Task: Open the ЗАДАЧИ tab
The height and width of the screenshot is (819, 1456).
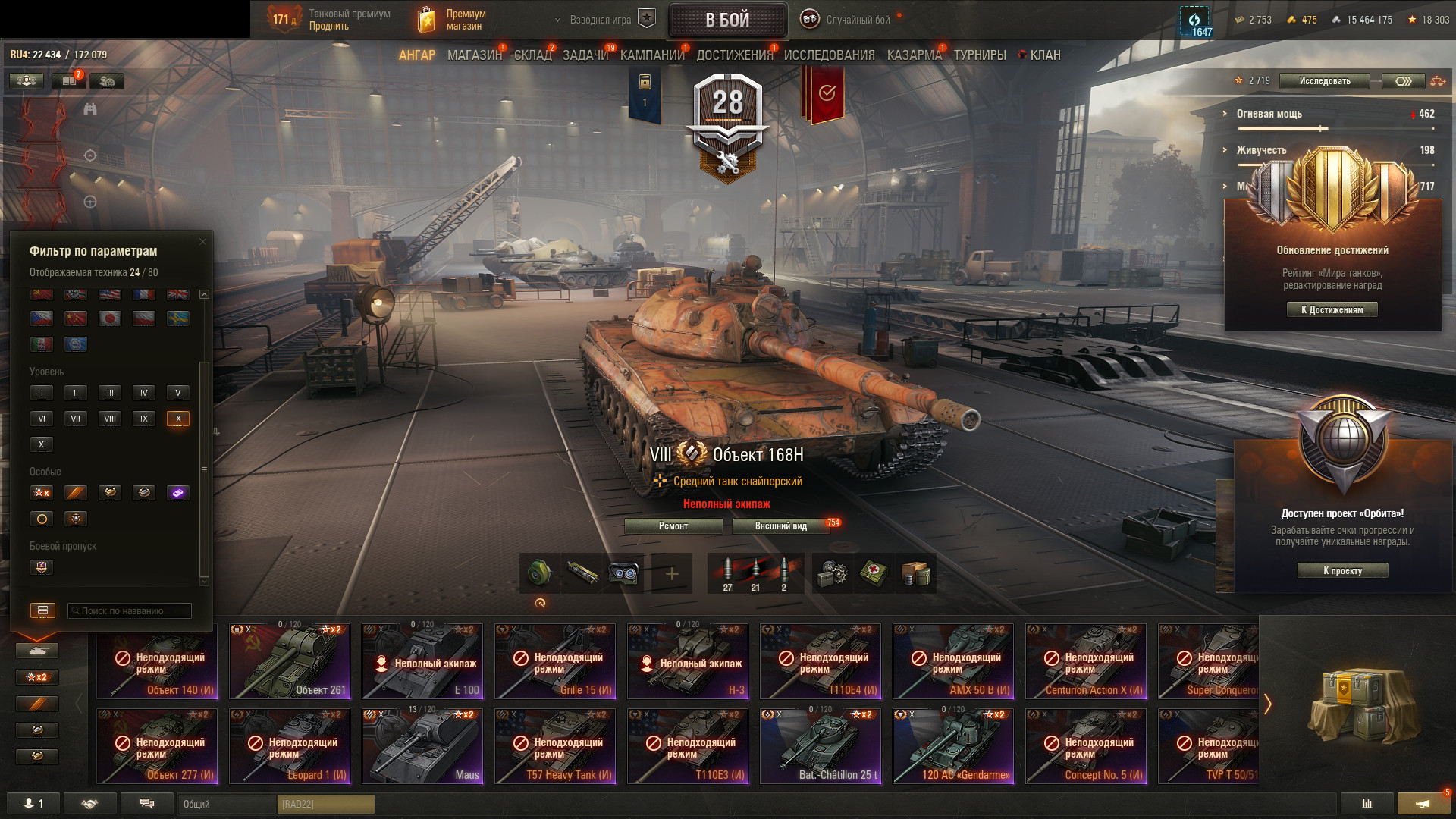Action: click(x=585, y=55)
